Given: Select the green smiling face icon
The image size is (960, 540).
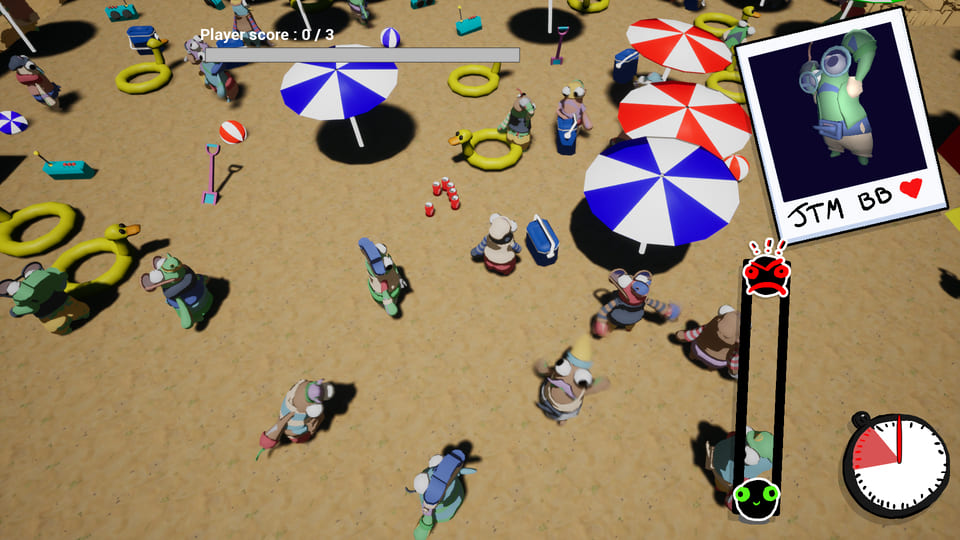Looking at the screenshot, I should [x=756, y=496].
